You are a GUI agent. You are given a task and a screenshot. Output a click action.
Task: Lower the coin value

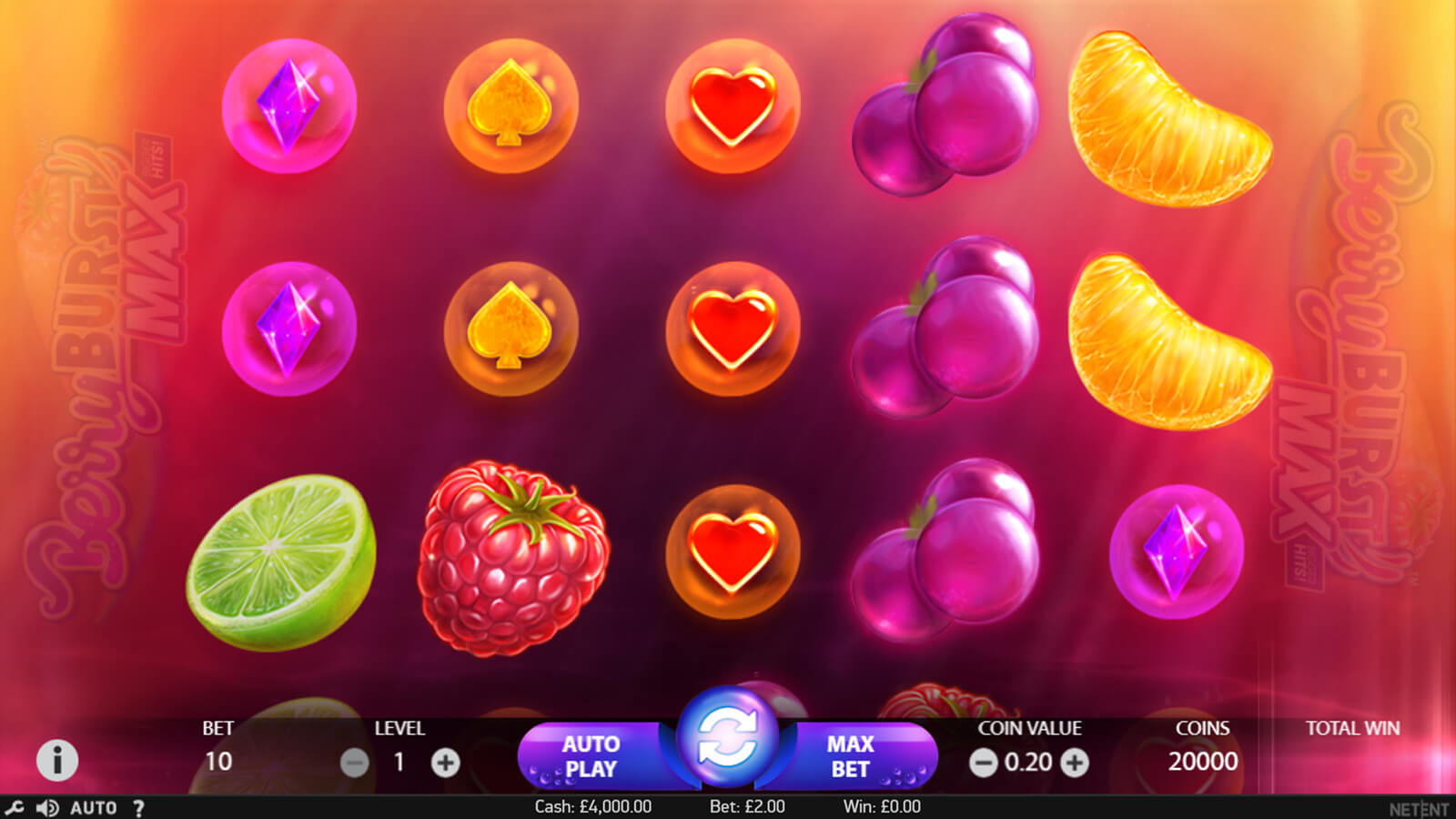(983, 763)
